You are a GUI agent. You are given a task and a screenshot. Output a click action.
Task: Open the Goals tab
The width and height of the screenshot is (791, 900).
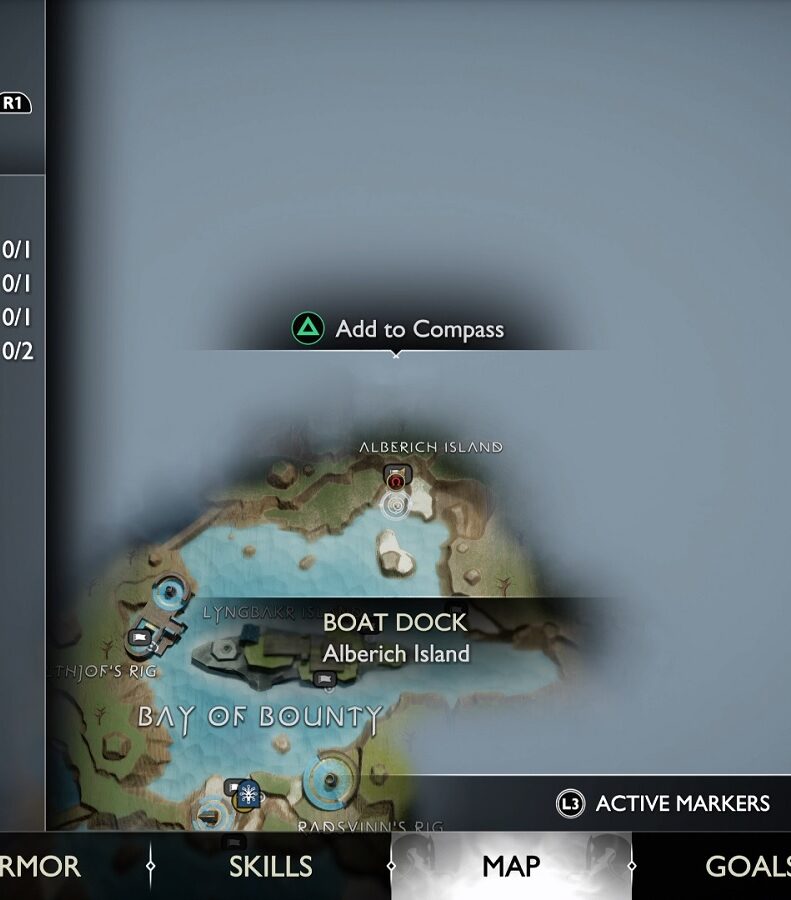coord(747,866)
